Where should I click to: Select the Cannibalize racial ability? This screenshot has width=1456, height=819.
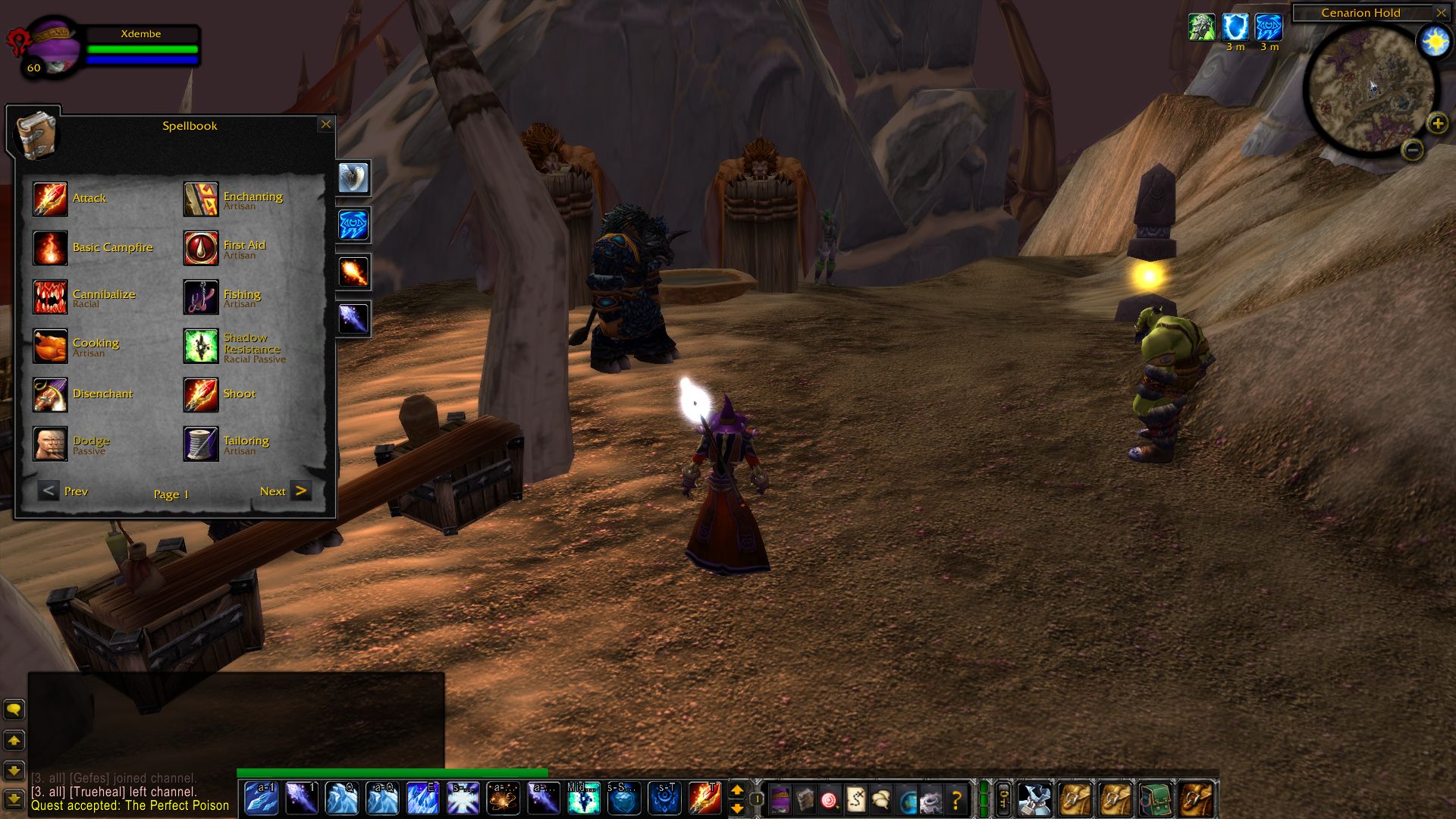click(x=50, y=297)
